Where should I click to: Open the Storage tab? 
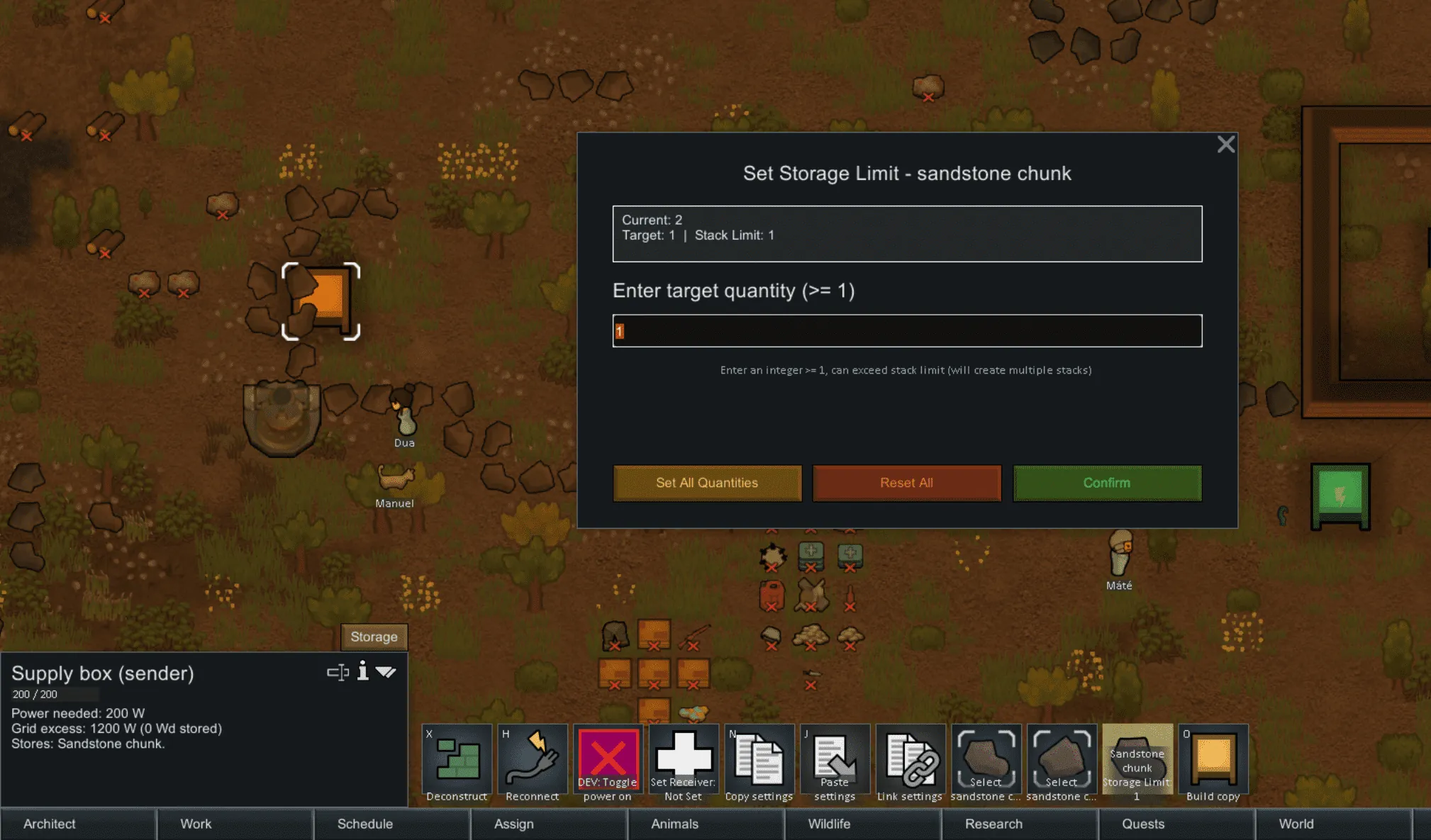(x=374, y=637)
